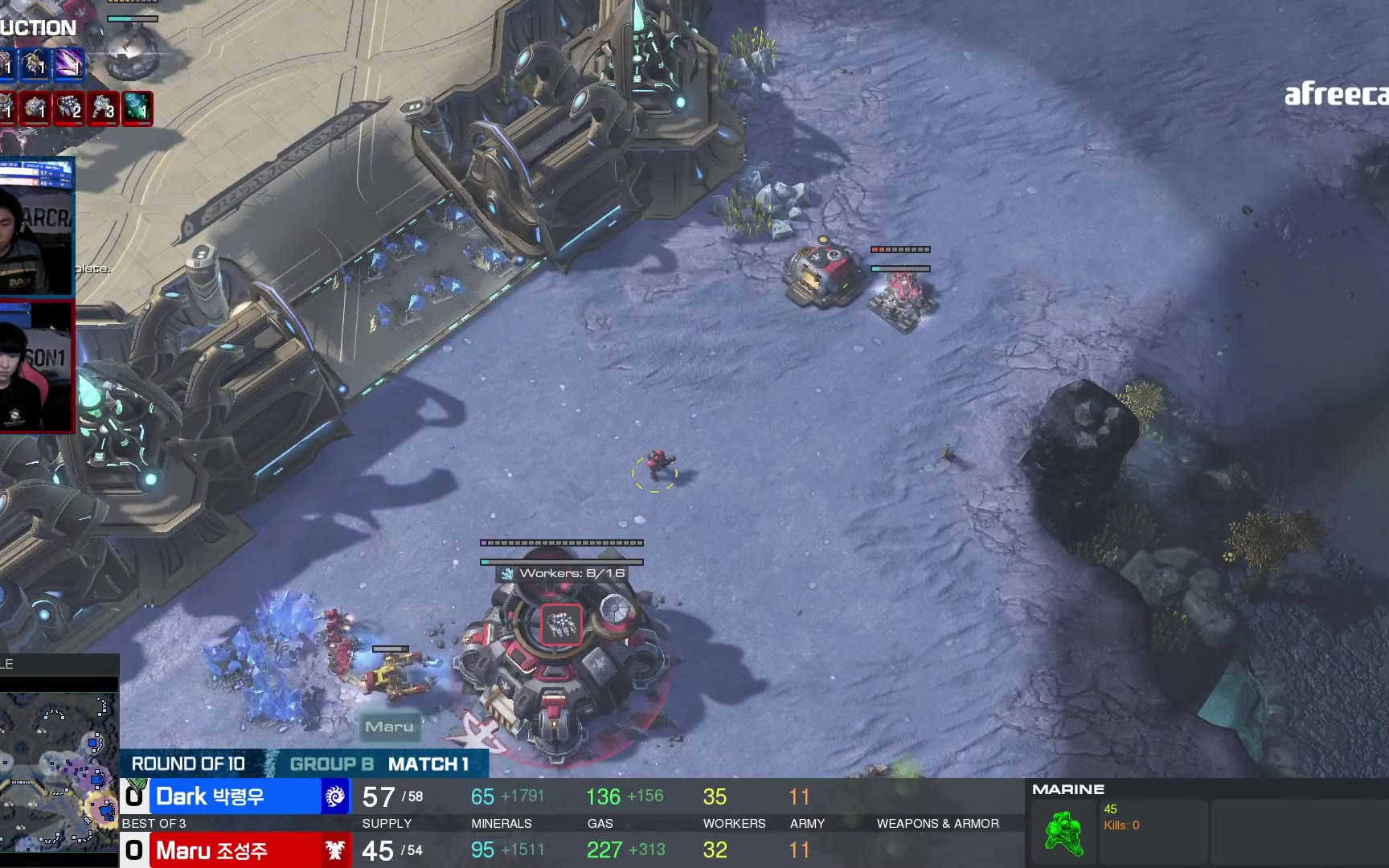Screen dimensions: 1389x868
Task: Click the Weapons & Armor column header
Action: pyautogui.click(x=937, y=823)
